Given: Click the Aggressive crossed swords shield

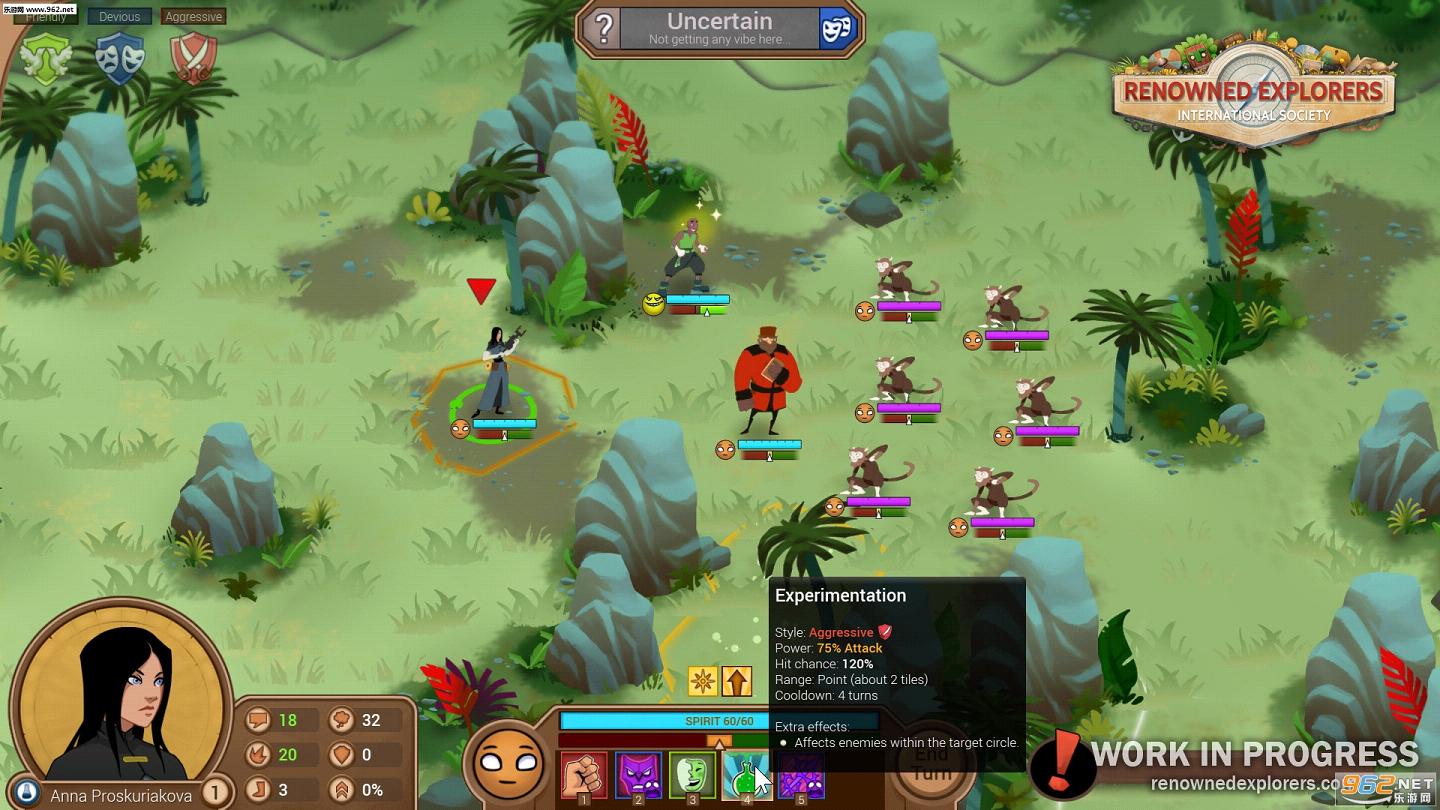Looking at the screenshot, I should [193, 57].
